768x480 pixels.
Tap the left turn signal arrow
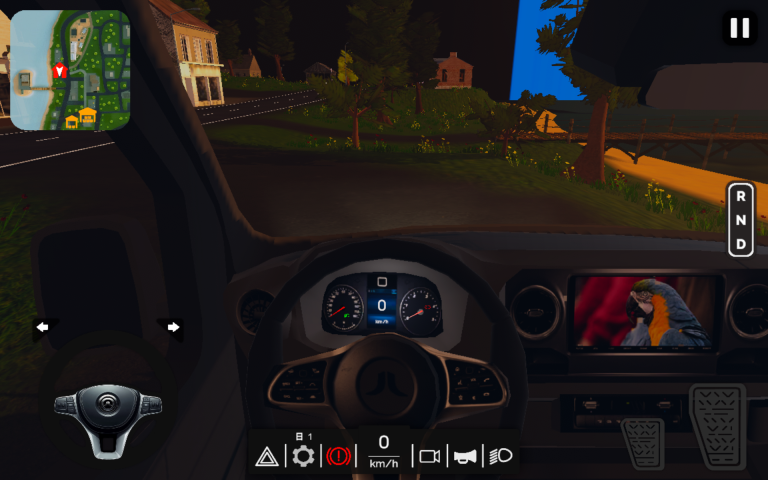[42, 327]
